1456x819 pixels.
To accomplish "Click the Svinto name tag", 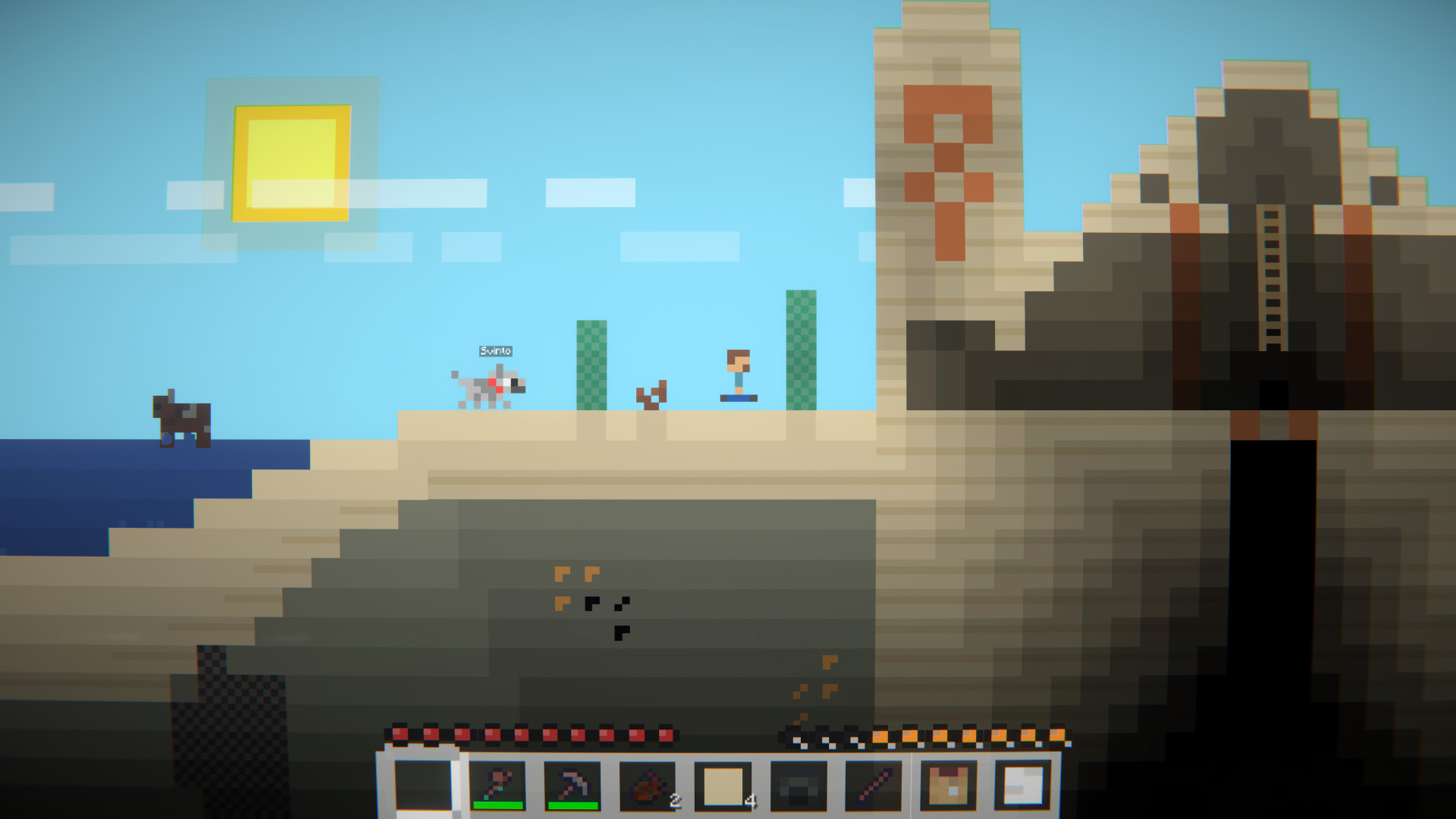I will [x=494, y=351].
